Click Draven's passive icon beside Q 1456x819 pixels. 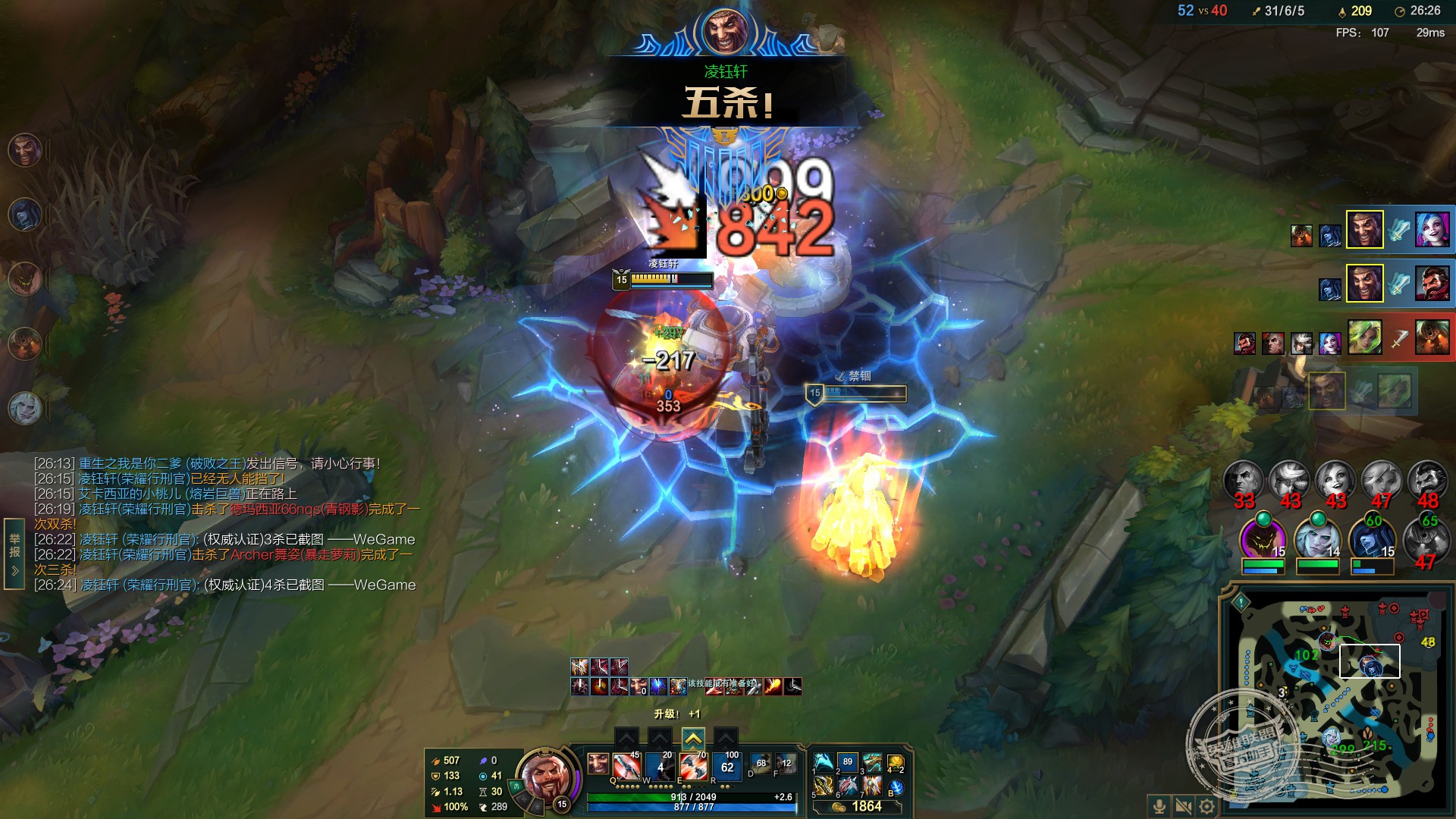tap(598, 764)
